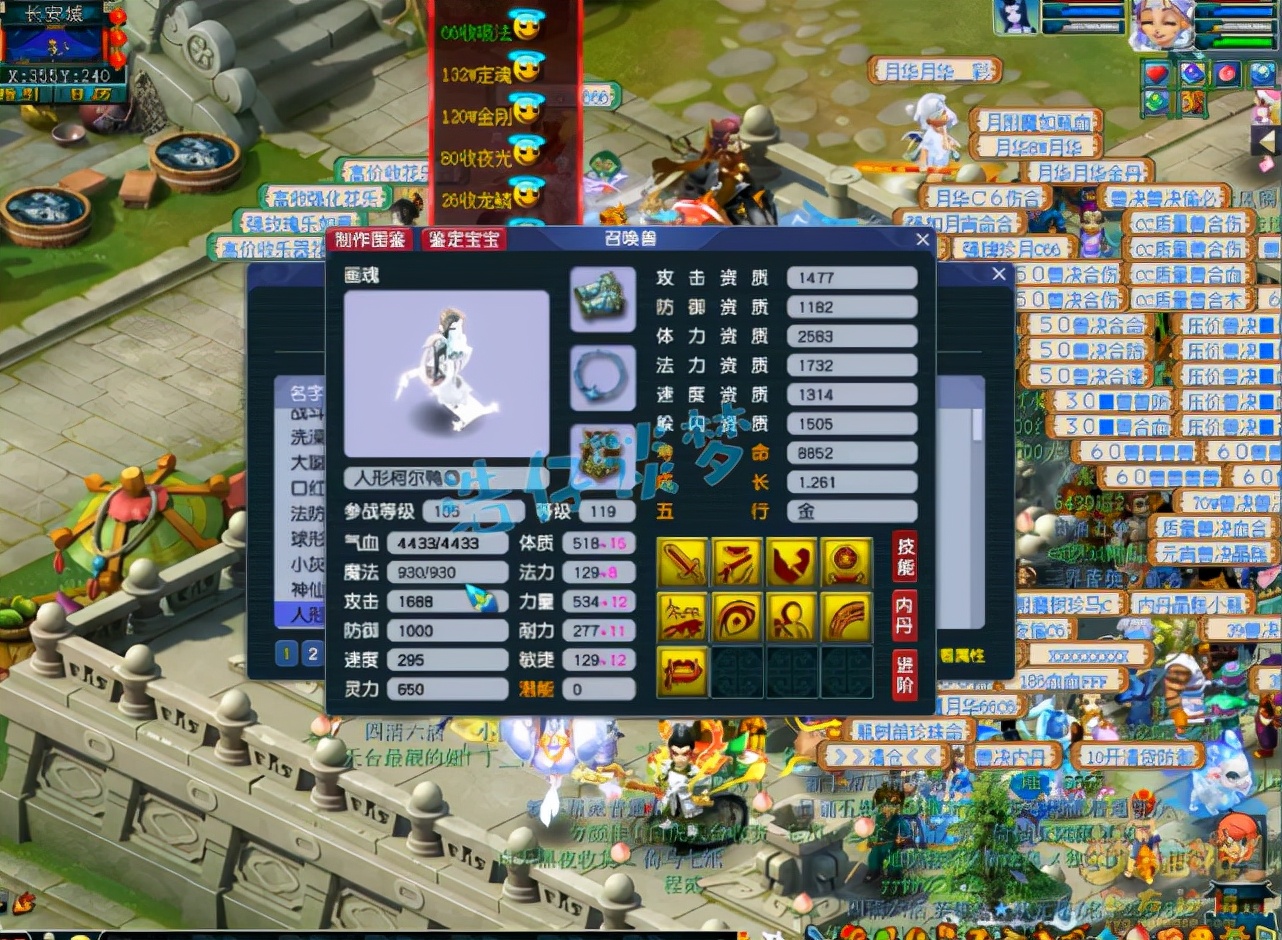Select the red eye skill icon
Image resolution: width=1282 pixels, height=940 pixels.
pos(737,616)
